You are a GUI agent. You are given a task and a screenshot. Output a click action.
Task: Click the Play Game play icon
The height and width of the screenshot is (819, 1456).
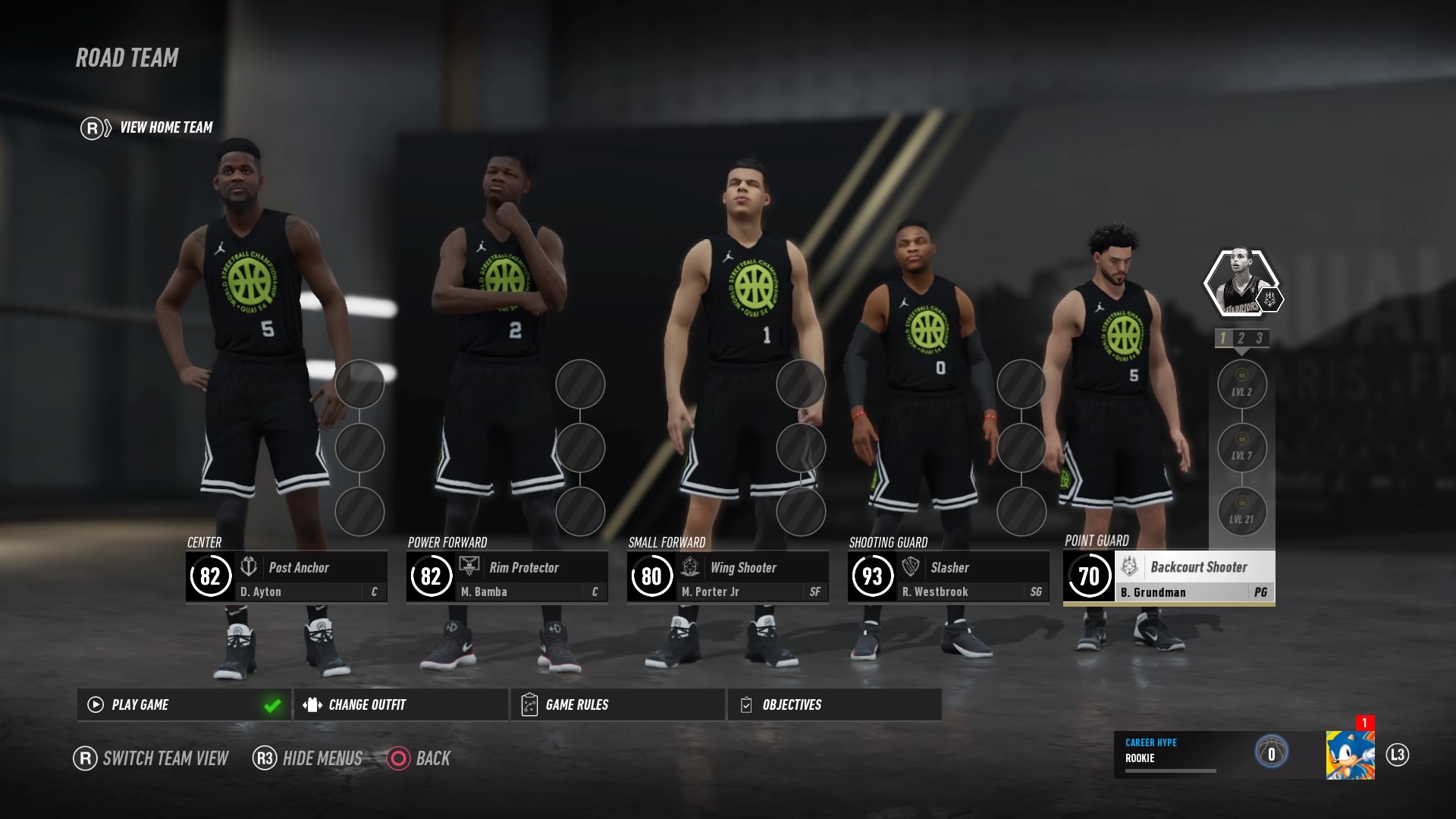click(x=95, y=704)
